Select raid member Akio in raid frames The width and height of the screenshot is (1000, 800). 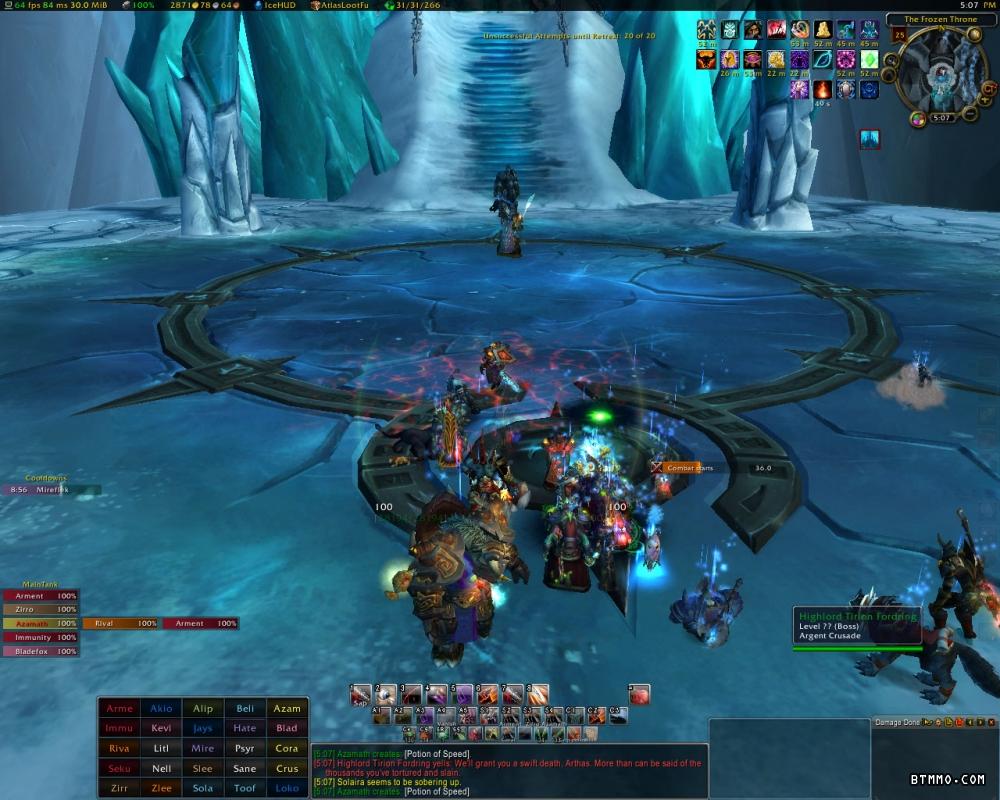161,709
